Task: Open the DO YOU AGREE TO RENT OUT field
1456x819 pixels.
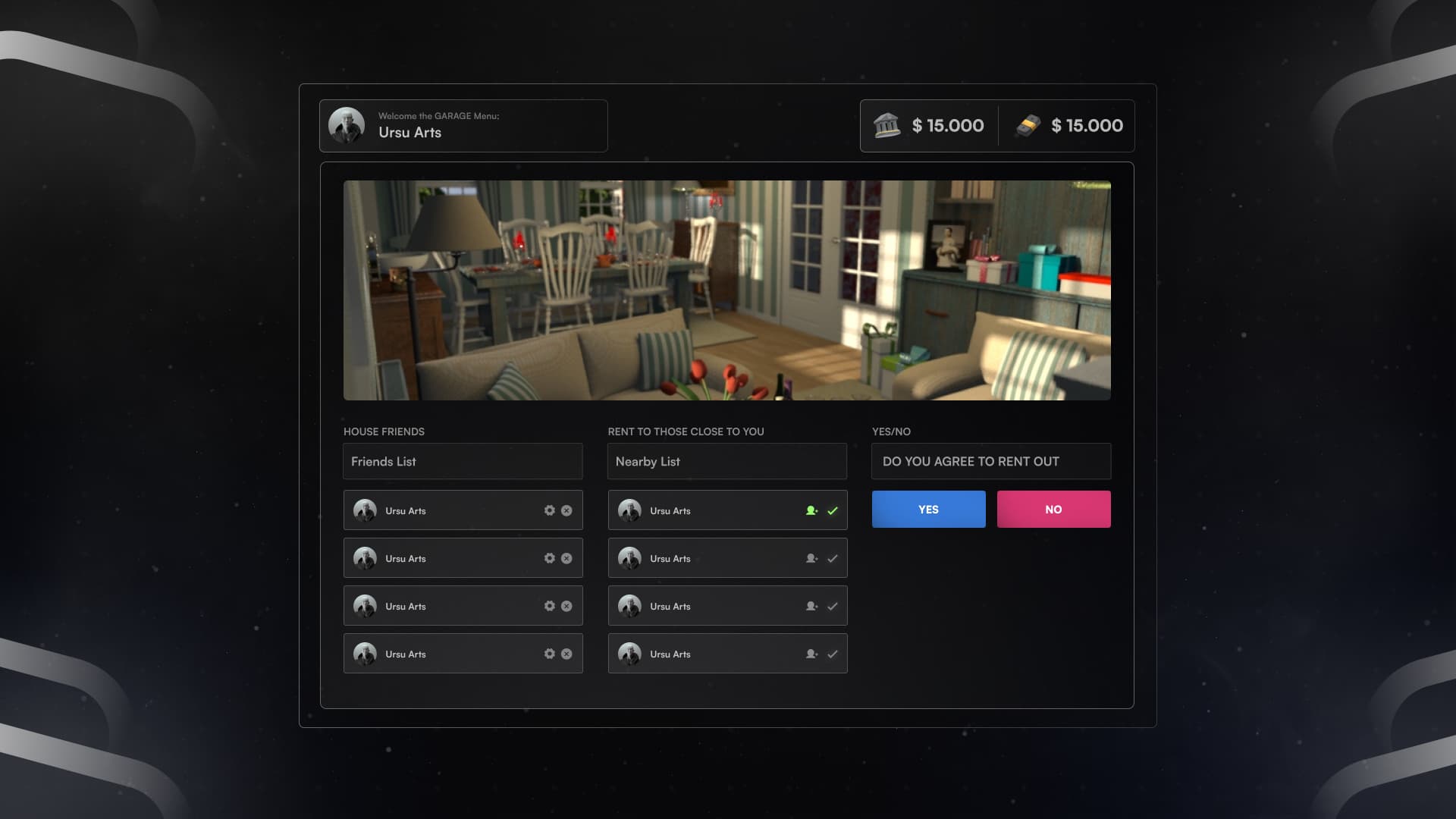Action: point(990,461)
